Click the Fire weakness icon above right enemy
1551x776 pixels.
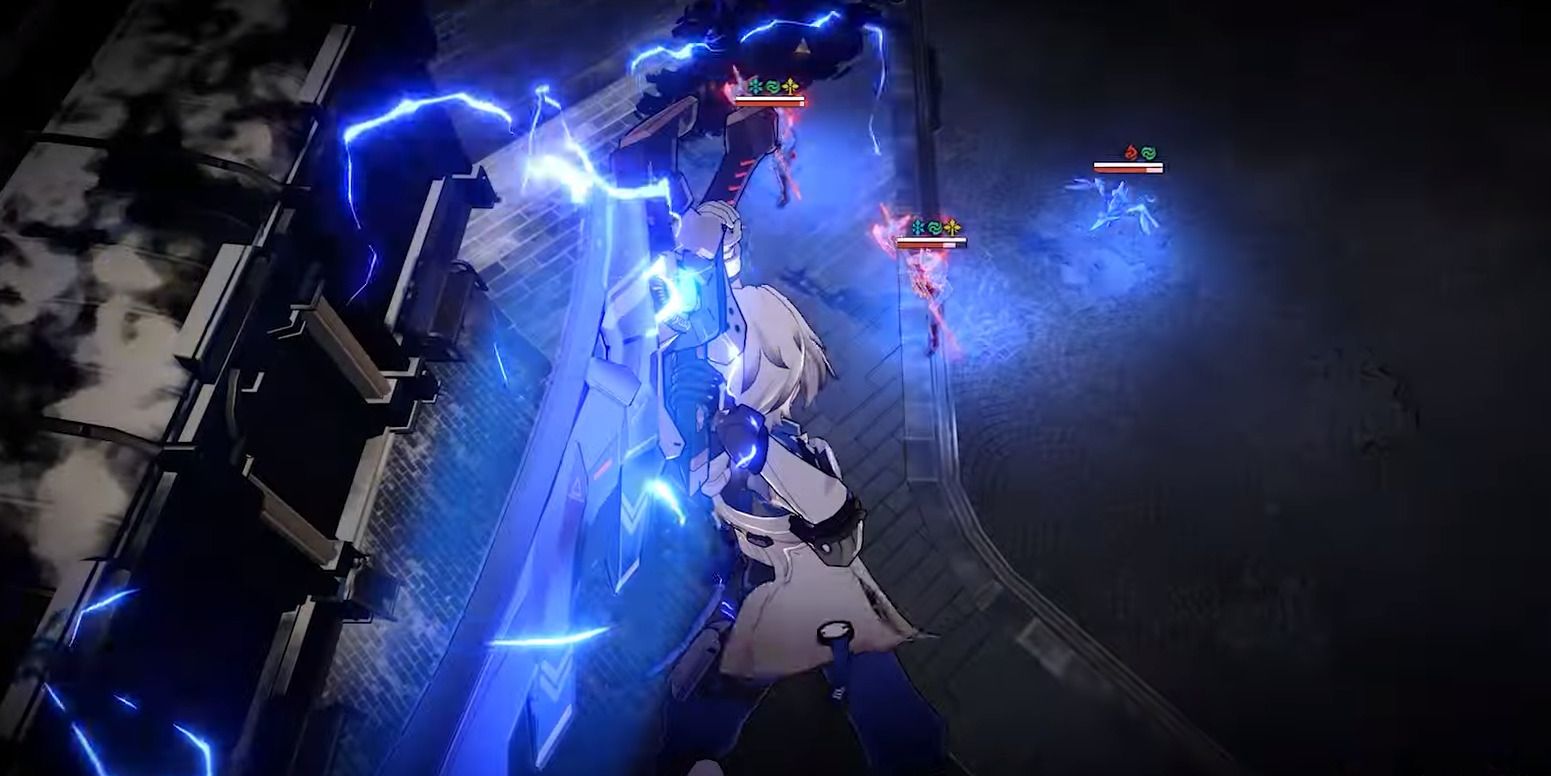tap(1131, 151)
